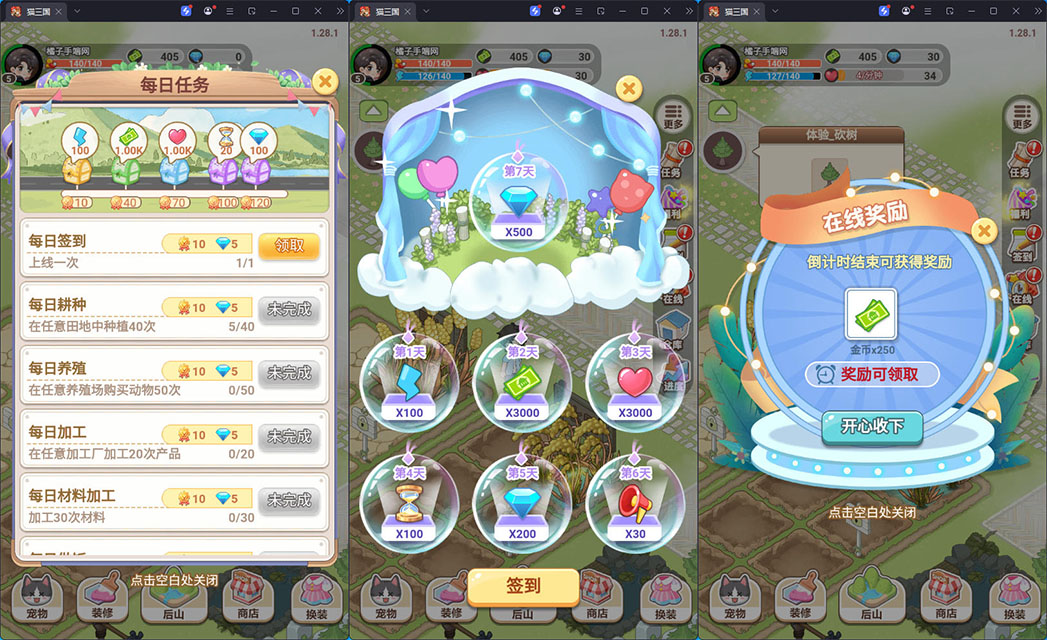Close the 在线奖励 popup
The image size is (1047, 640).
[x=984, y=232]
